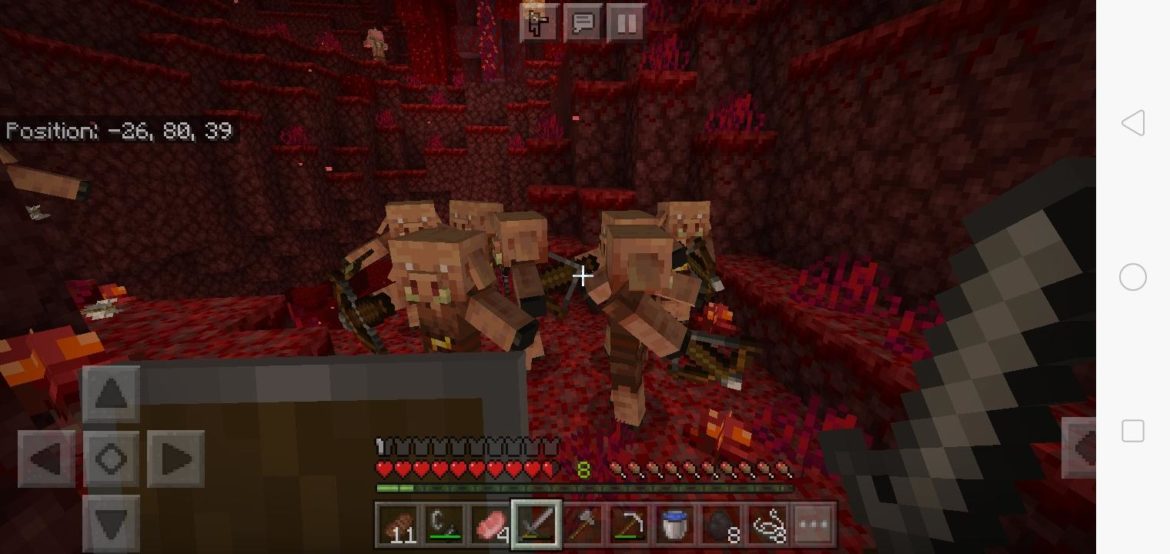Equip the stone axe from the hotbar

click(583, 524)
